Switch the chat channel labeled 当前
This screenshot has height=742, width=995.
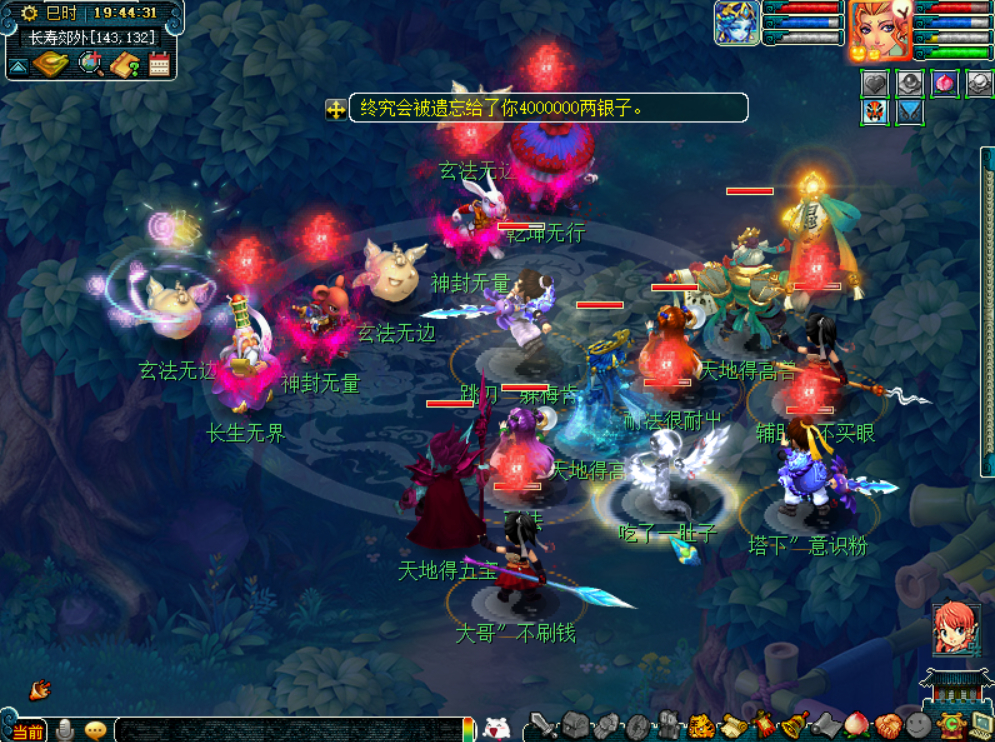pos(27,731)
